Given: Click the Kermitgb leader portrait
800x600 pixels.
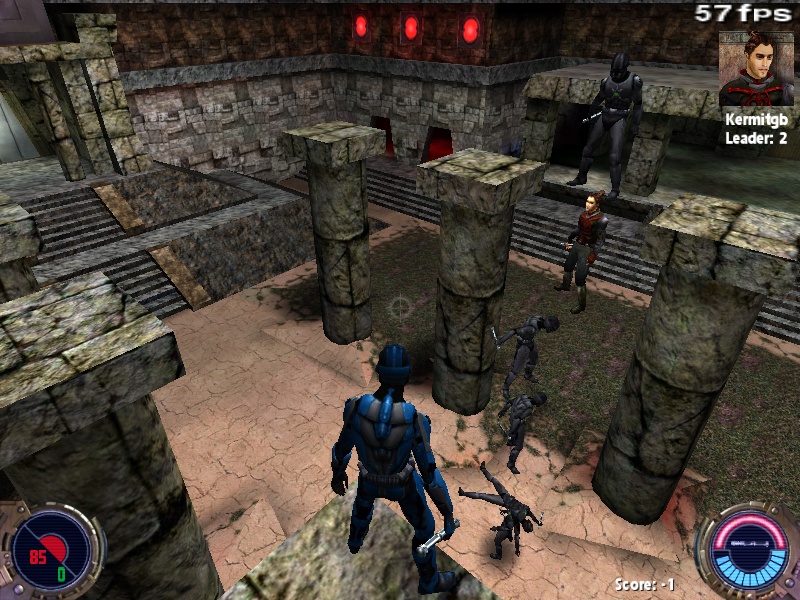Looking at the screenshot, I should point(756,67).
